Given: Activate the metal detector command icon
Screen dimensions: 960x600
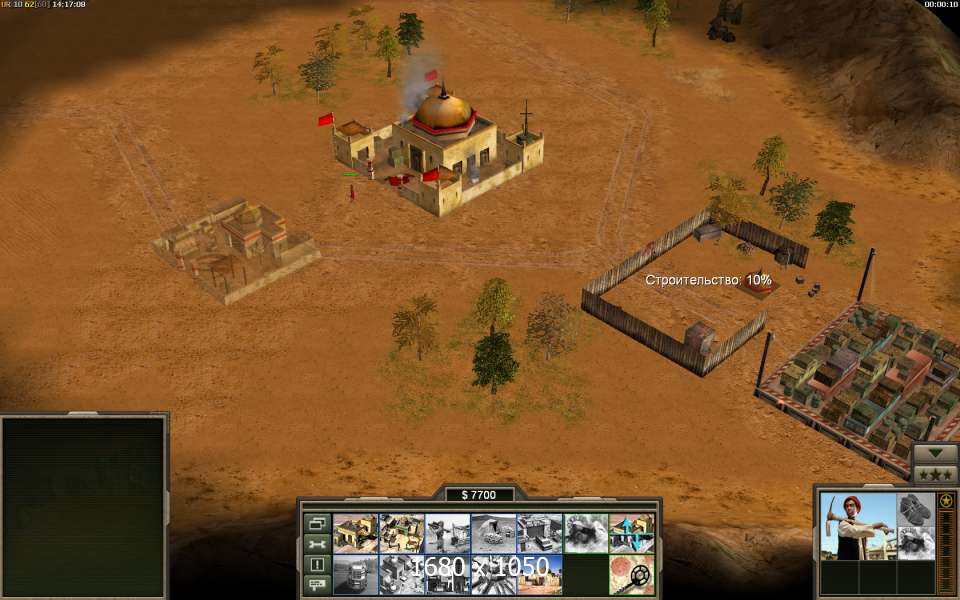Looking at the screenshot, I should 631,575.
